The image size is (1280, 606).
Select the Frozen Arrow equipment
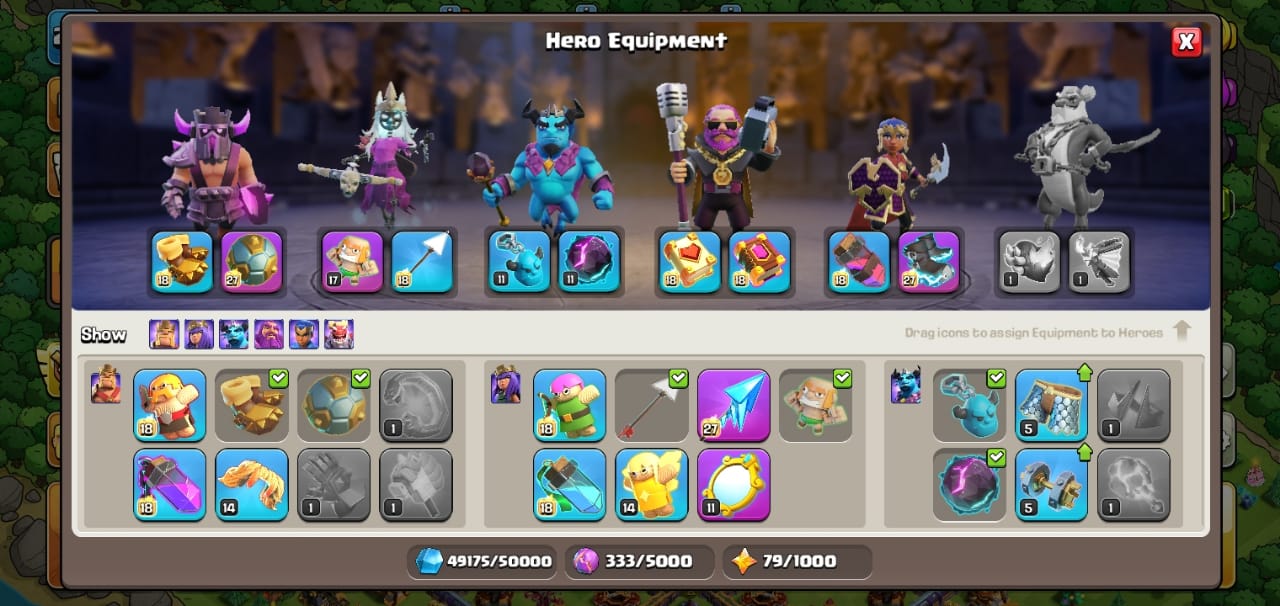(x=733, y=405)
